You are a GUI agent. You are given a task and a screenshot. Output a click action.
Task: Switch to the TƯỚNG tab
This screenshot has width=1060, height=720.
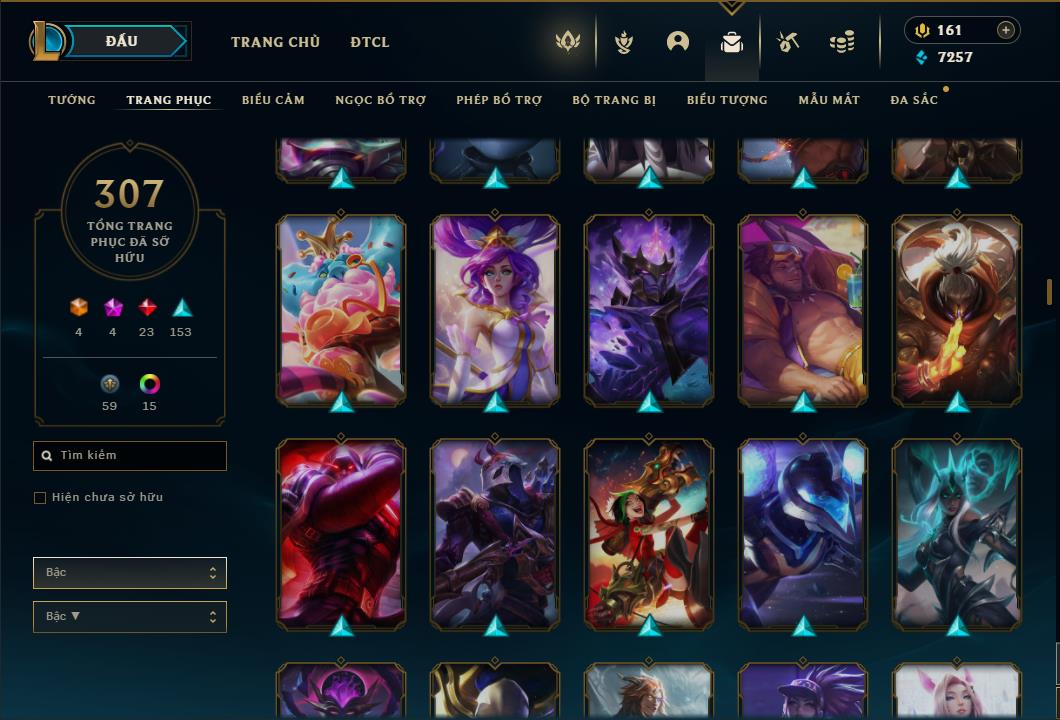tap(72, 100)
